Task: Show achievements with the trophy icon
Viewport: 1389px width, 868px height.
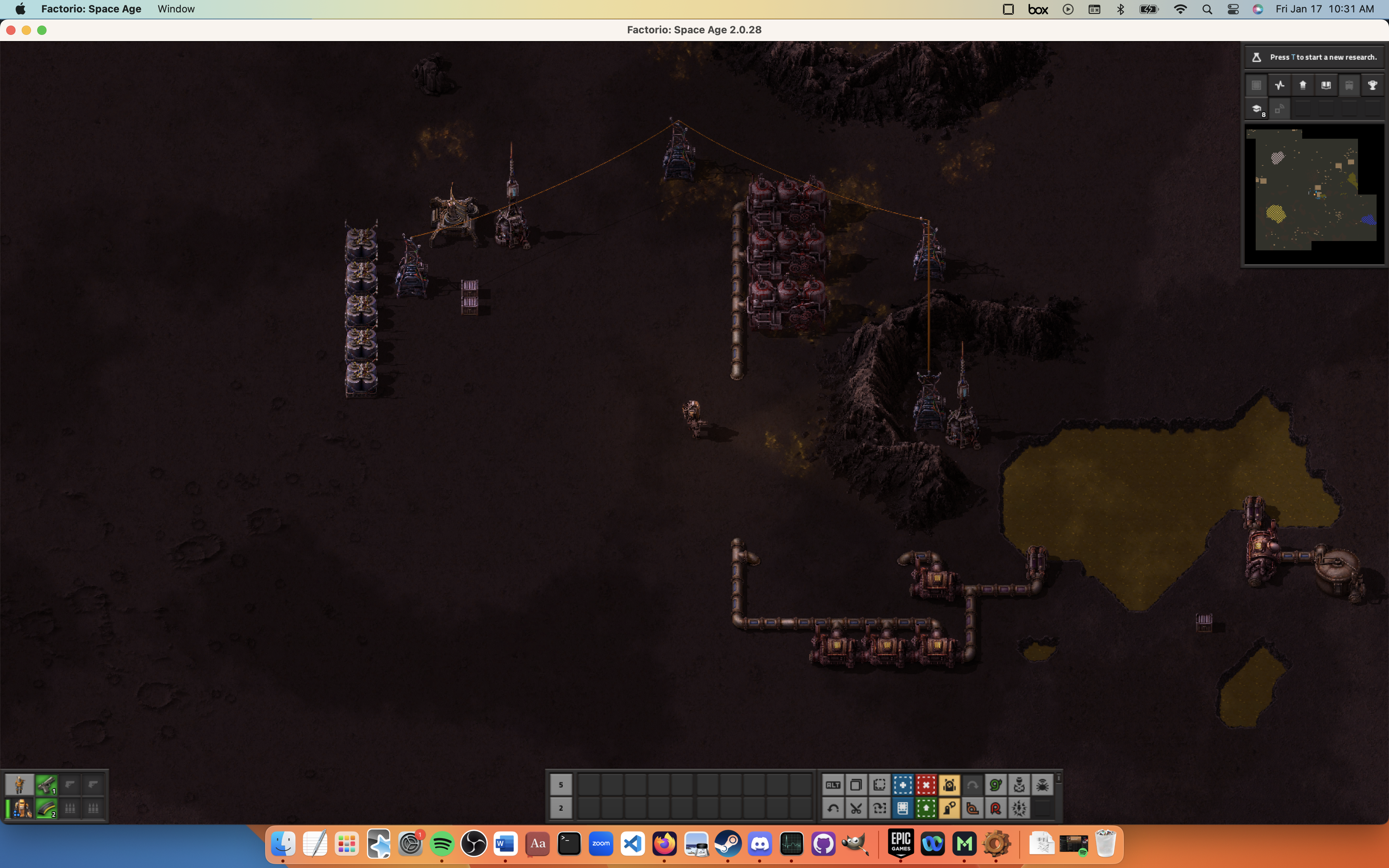Action: coord(1372,86)
